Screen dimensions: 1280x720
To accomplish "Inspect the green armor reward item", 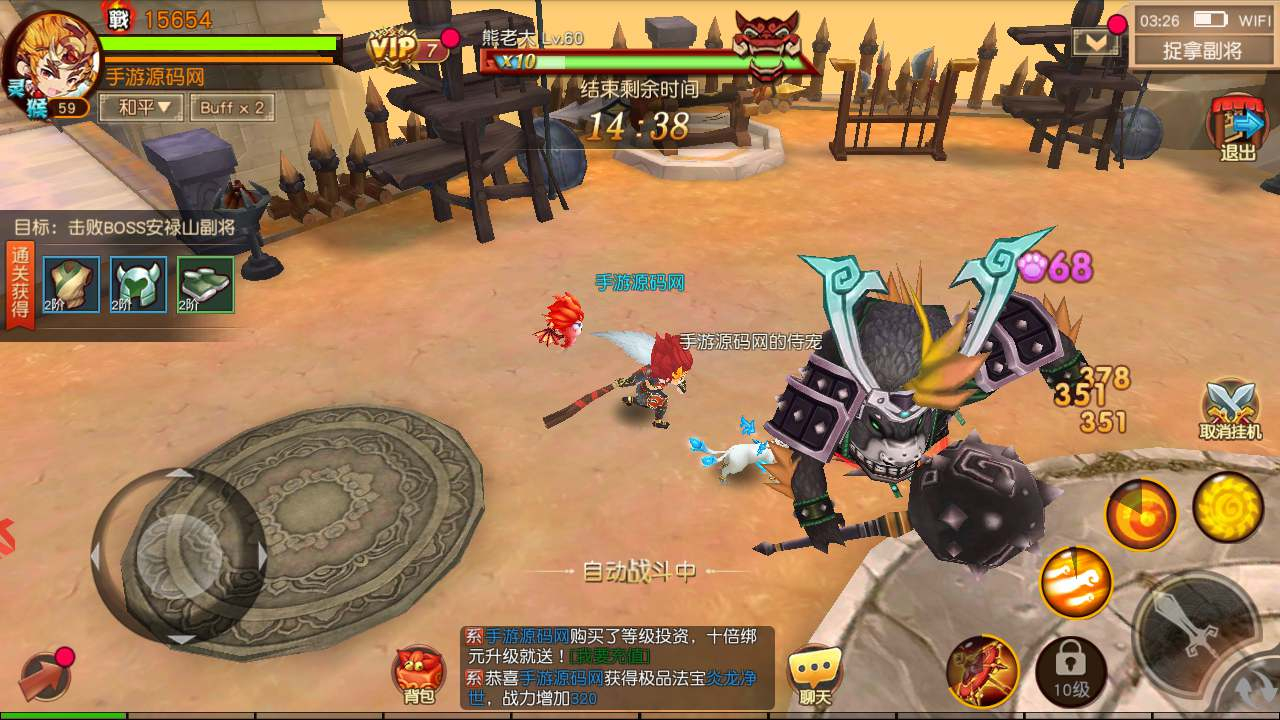I will [71, 284].
